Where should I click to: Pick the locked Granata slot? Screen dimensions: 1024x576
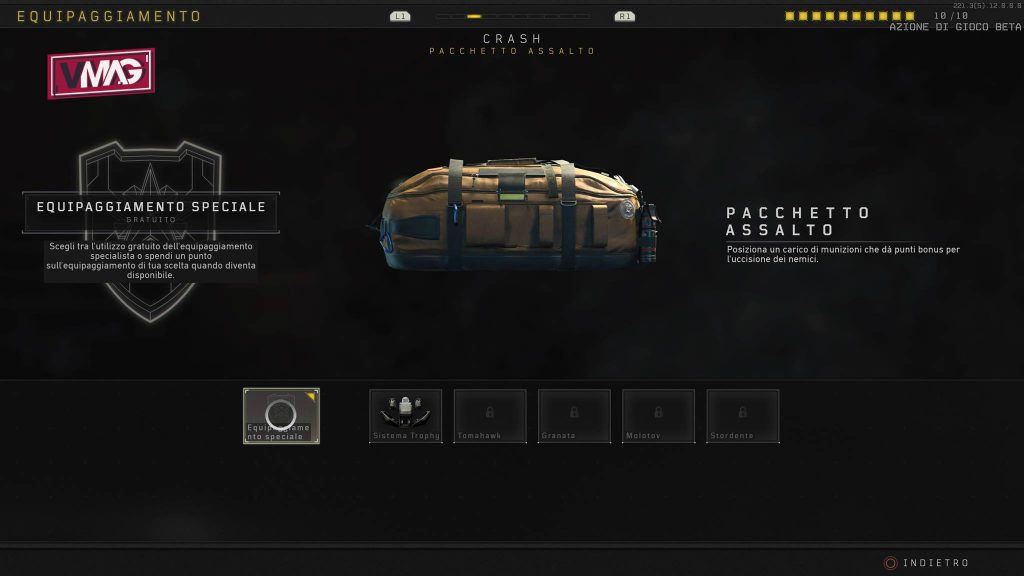[574, 415]
